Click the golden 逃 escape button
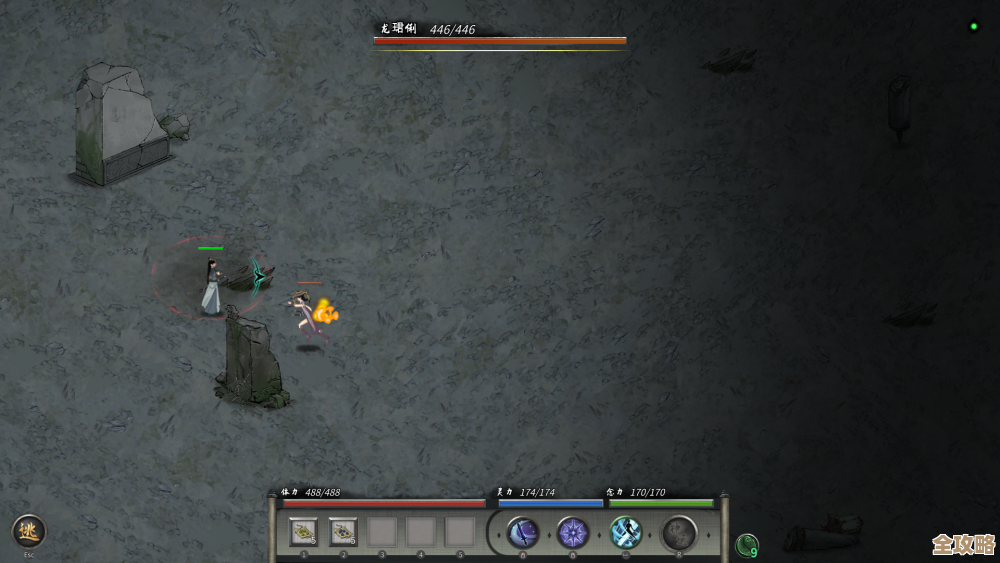1000x563 pixels. pos(29,531)
